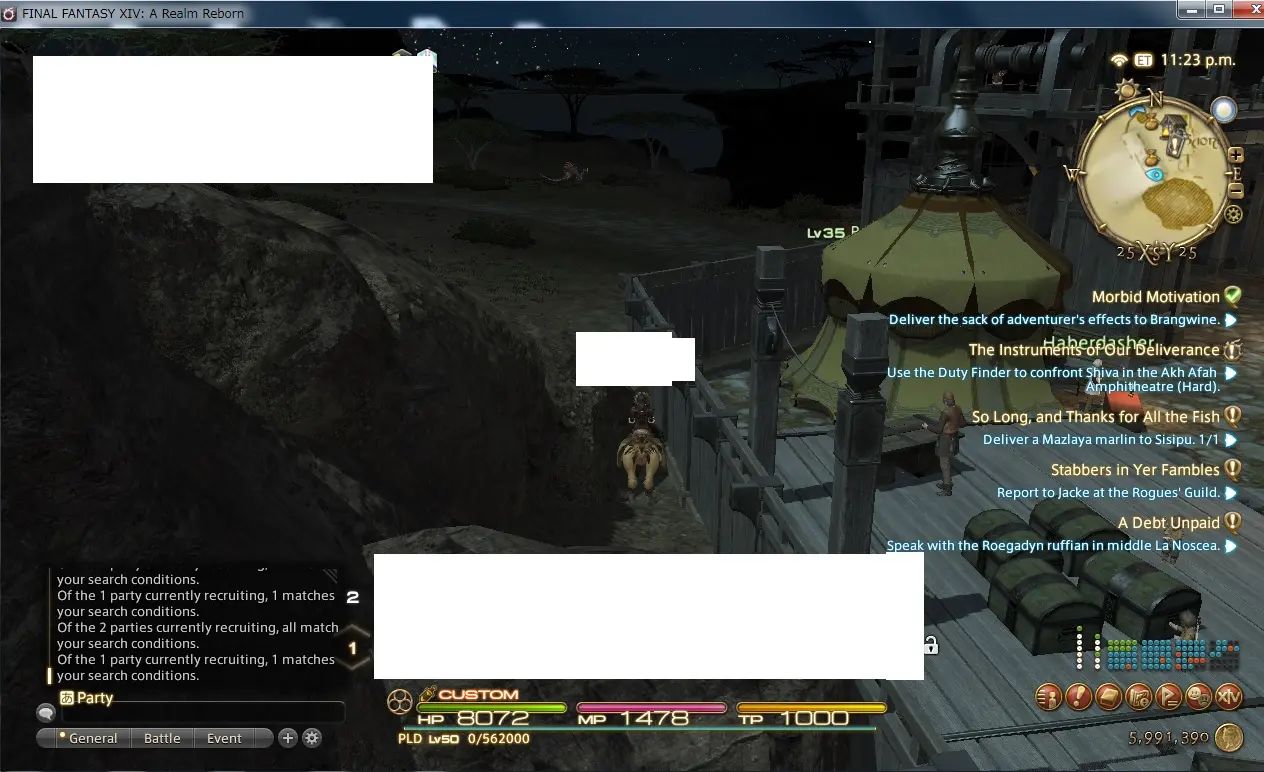This screenshot has width=1264, height=772.
Task: Add a new chat log tab
Action: [288, 738]
